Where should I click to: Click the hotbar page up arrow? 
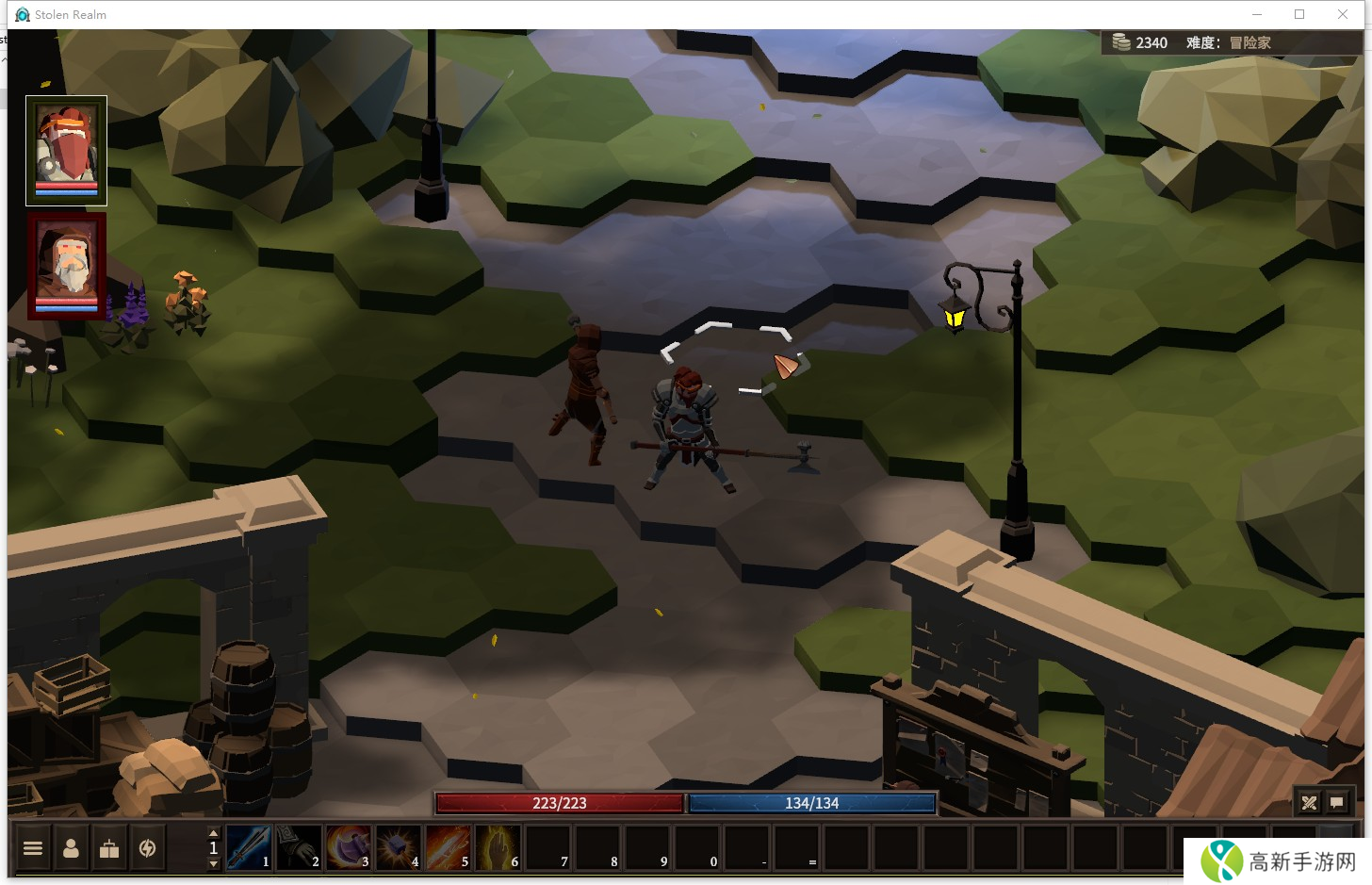point(213,833)
